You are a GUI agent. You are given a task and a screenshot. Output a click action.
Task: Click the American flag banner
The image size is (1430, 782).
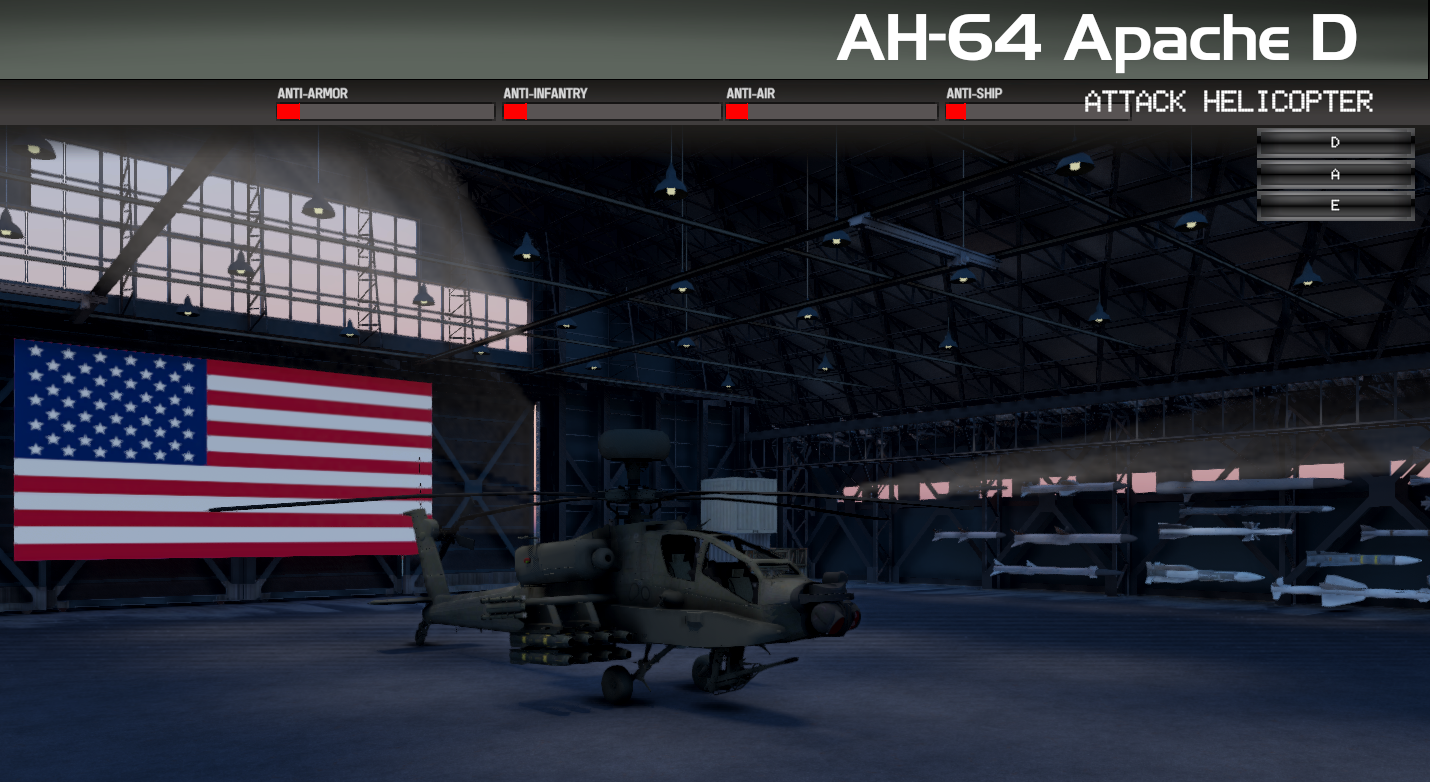coord(215,450)
